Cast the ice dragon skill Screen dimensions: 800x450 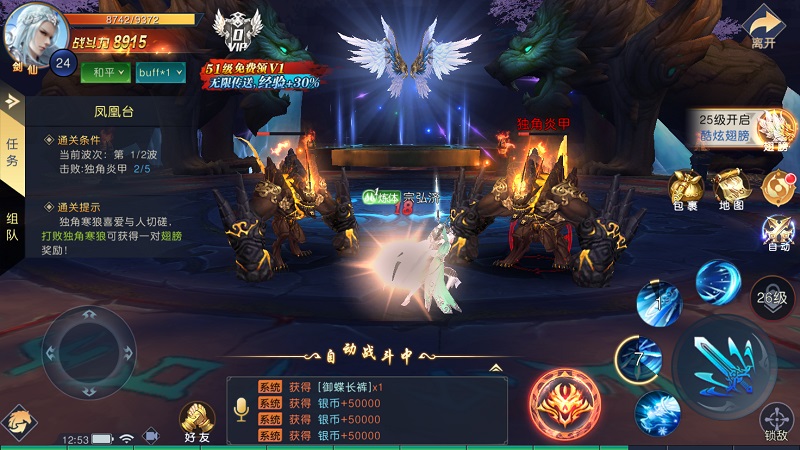657,412
